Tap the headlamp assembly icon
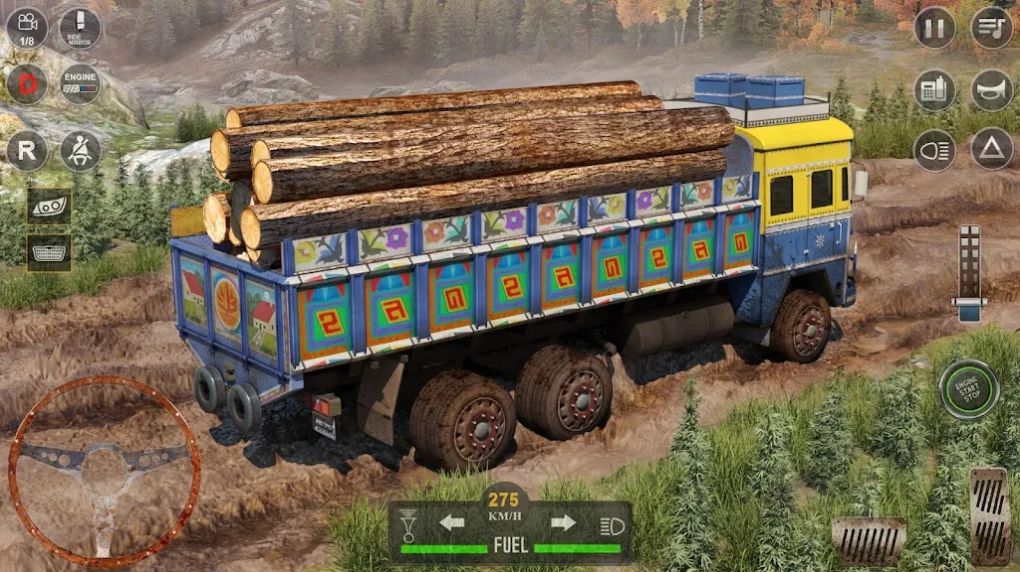Image resolution: width=1020 pixels, height=572 pixels. pyautogui.click(x=48, y=205)
